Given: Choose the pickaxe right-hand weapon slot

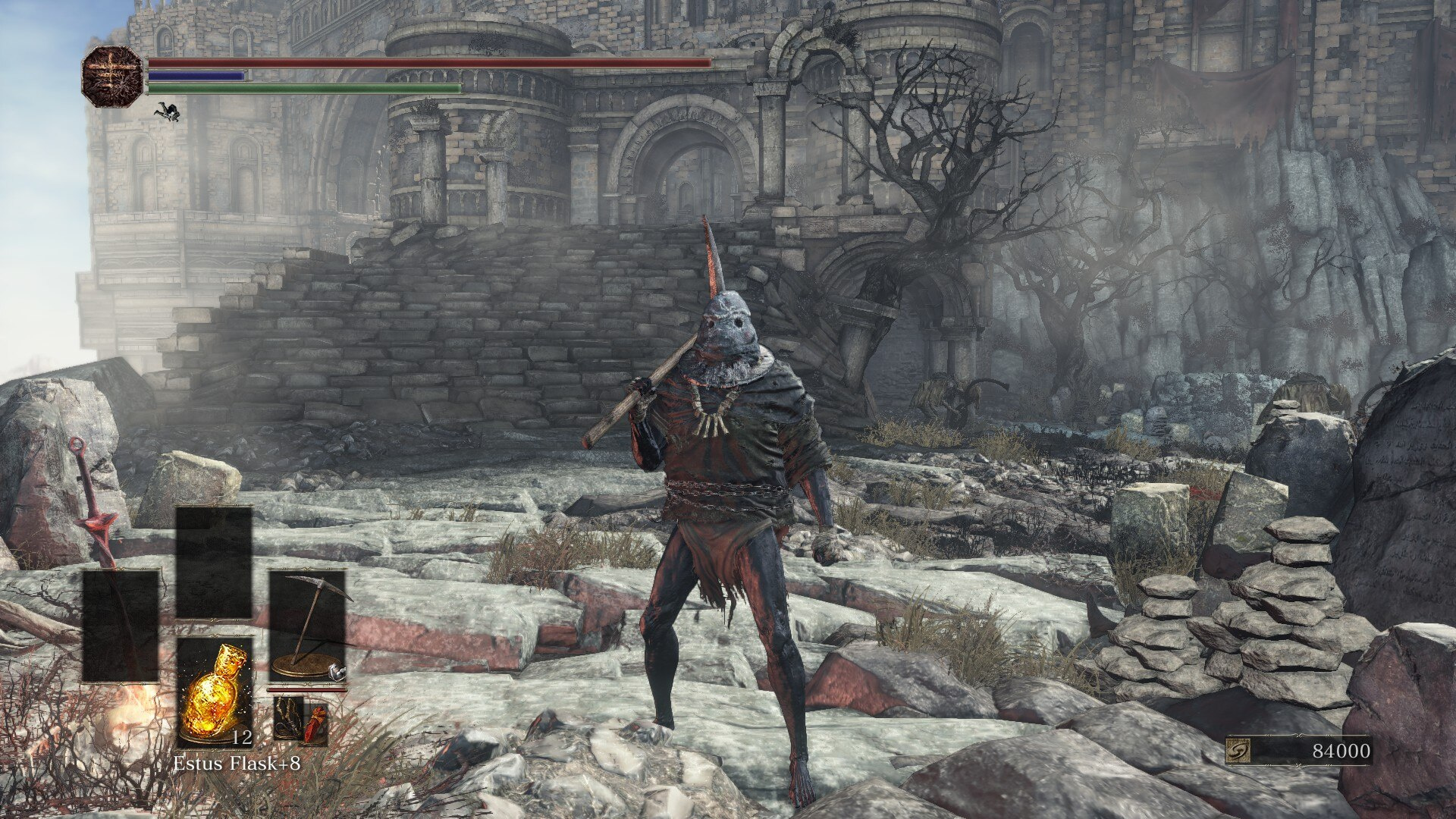Looking at the screenshot, I should 307,626.
